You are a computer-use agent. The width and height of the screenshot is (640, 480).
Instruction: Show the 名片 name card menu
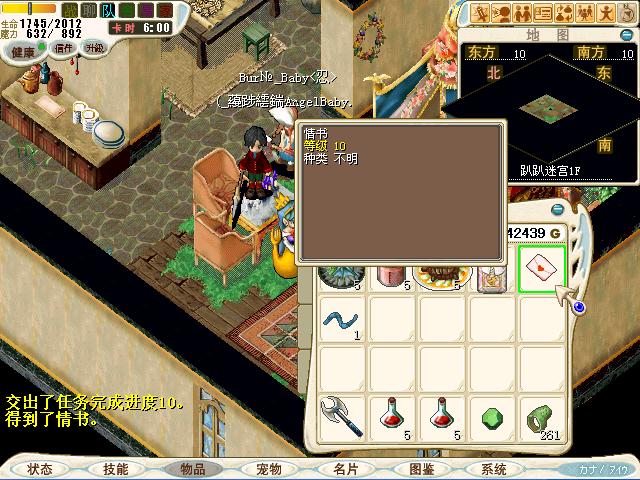[x=344, y=468]
